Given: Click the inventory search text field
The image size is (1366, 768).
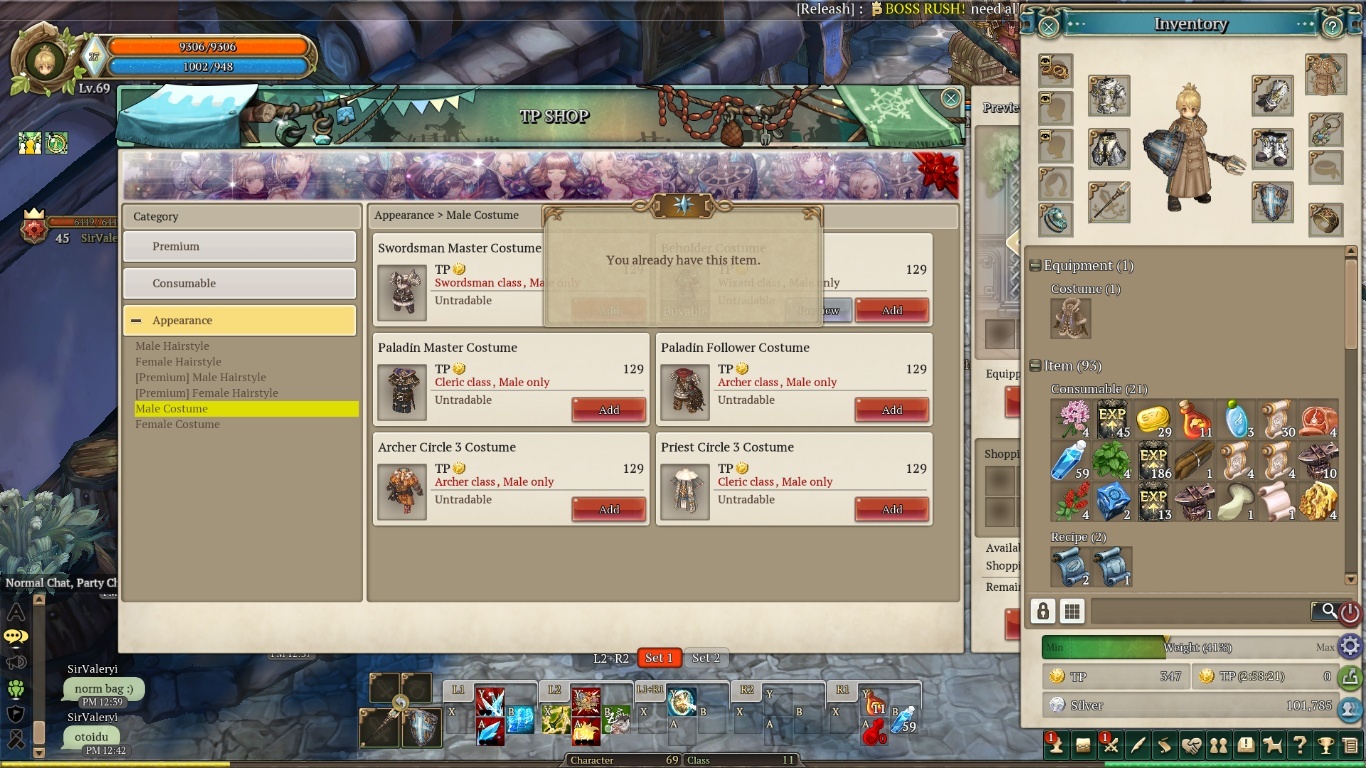Looking at the screenshot, I should point(1200,611).
